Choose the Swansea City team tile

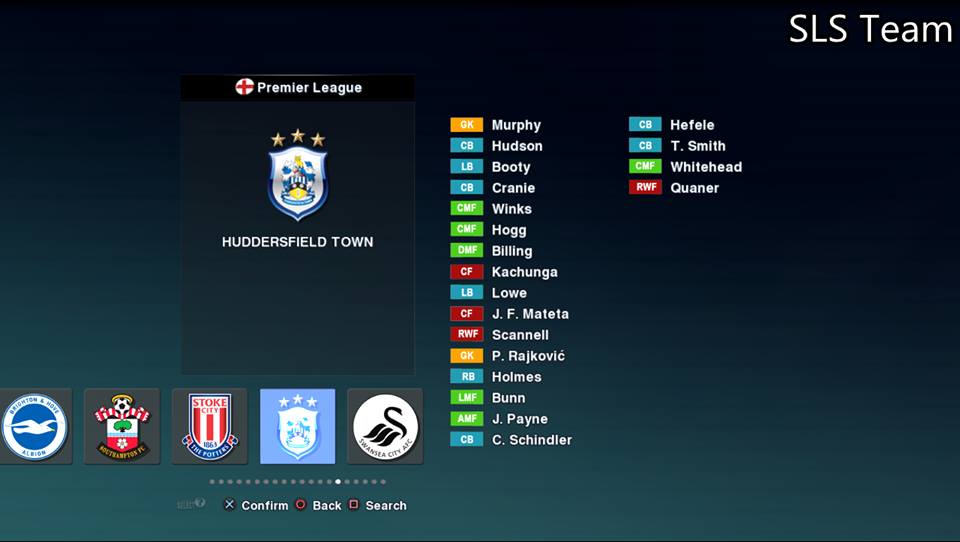point(385,426)
